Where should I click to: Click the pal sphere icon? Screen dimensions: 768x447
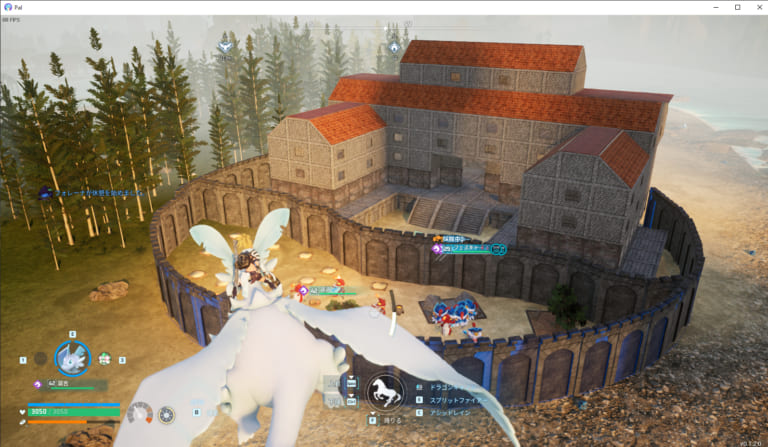(166, 414)
